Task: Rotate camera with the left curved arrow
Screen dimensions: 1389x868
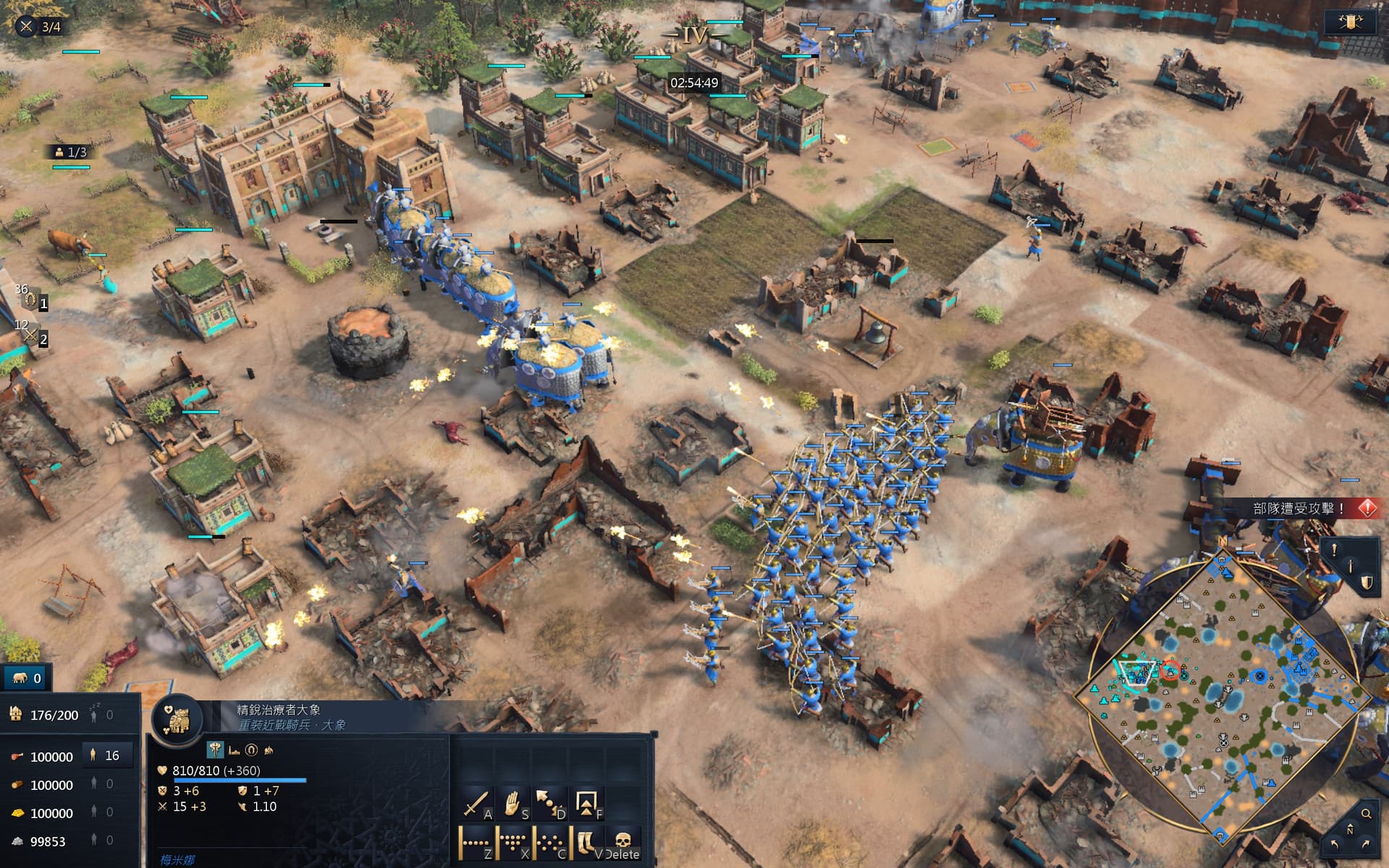Action: point(1335,844)
